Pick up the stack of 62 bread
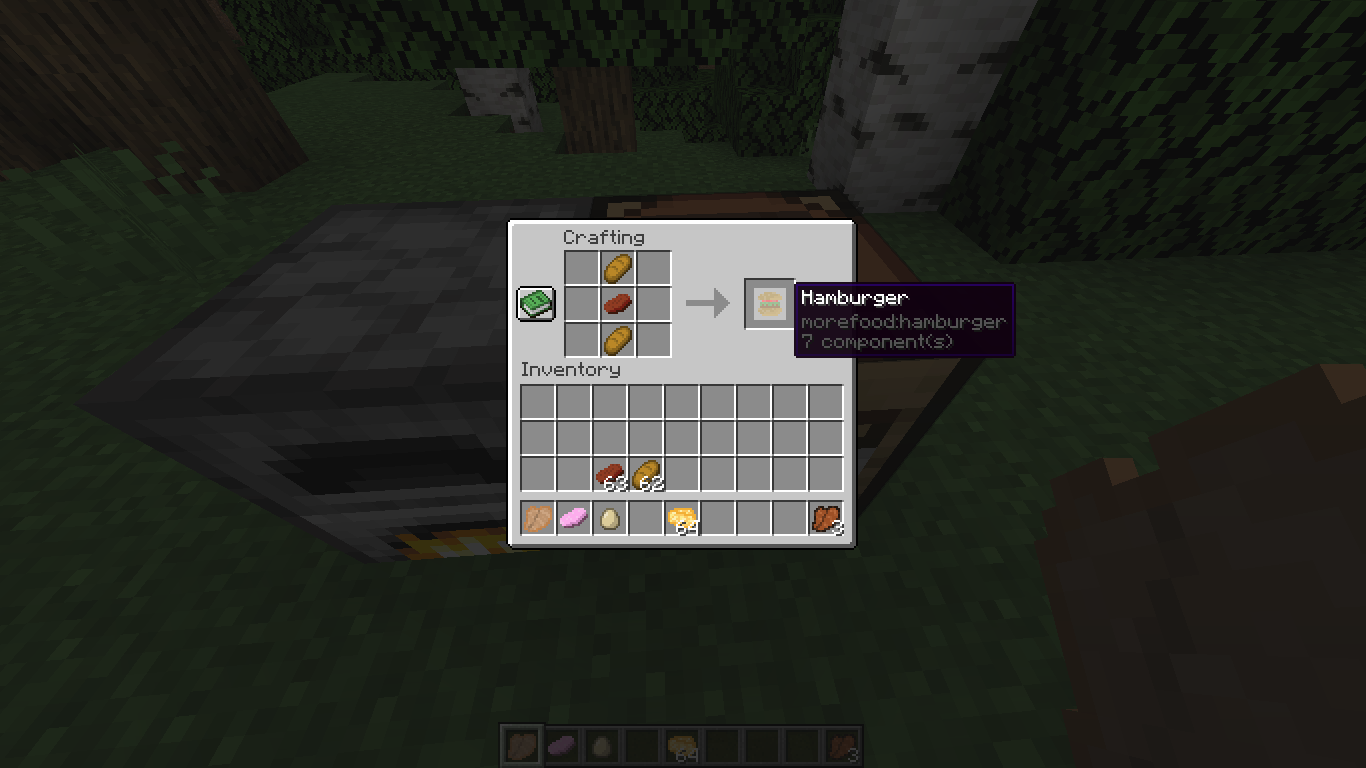The image size is (1366, 768). point(646,472)
